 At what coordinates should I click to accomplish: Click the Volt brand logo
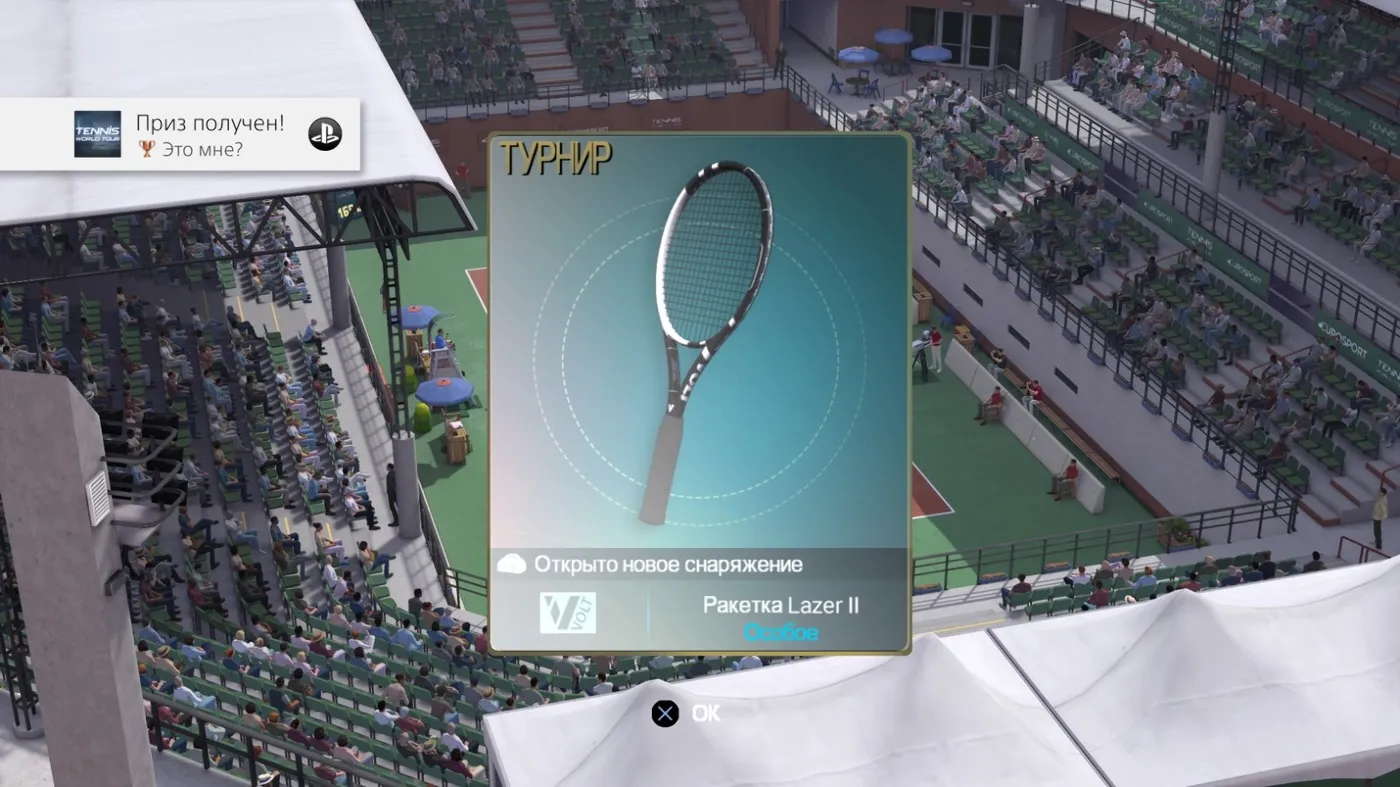567,613
